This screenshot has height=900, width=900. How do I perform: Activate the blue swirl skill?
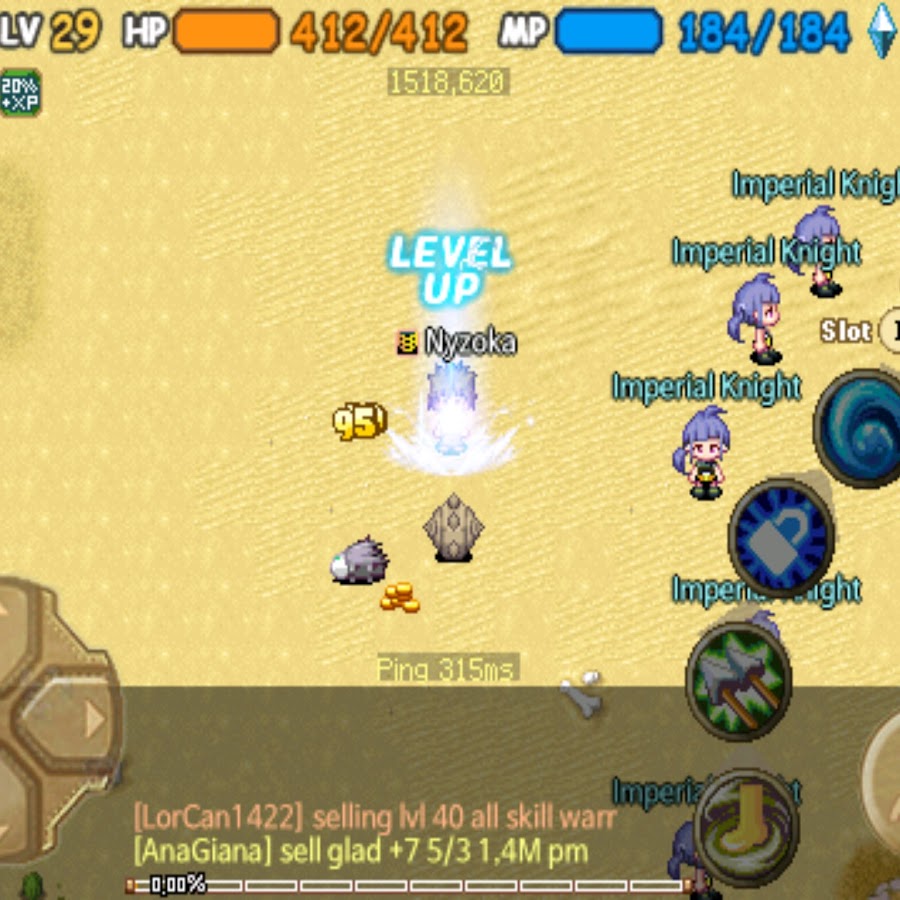(x=860, y=428)
